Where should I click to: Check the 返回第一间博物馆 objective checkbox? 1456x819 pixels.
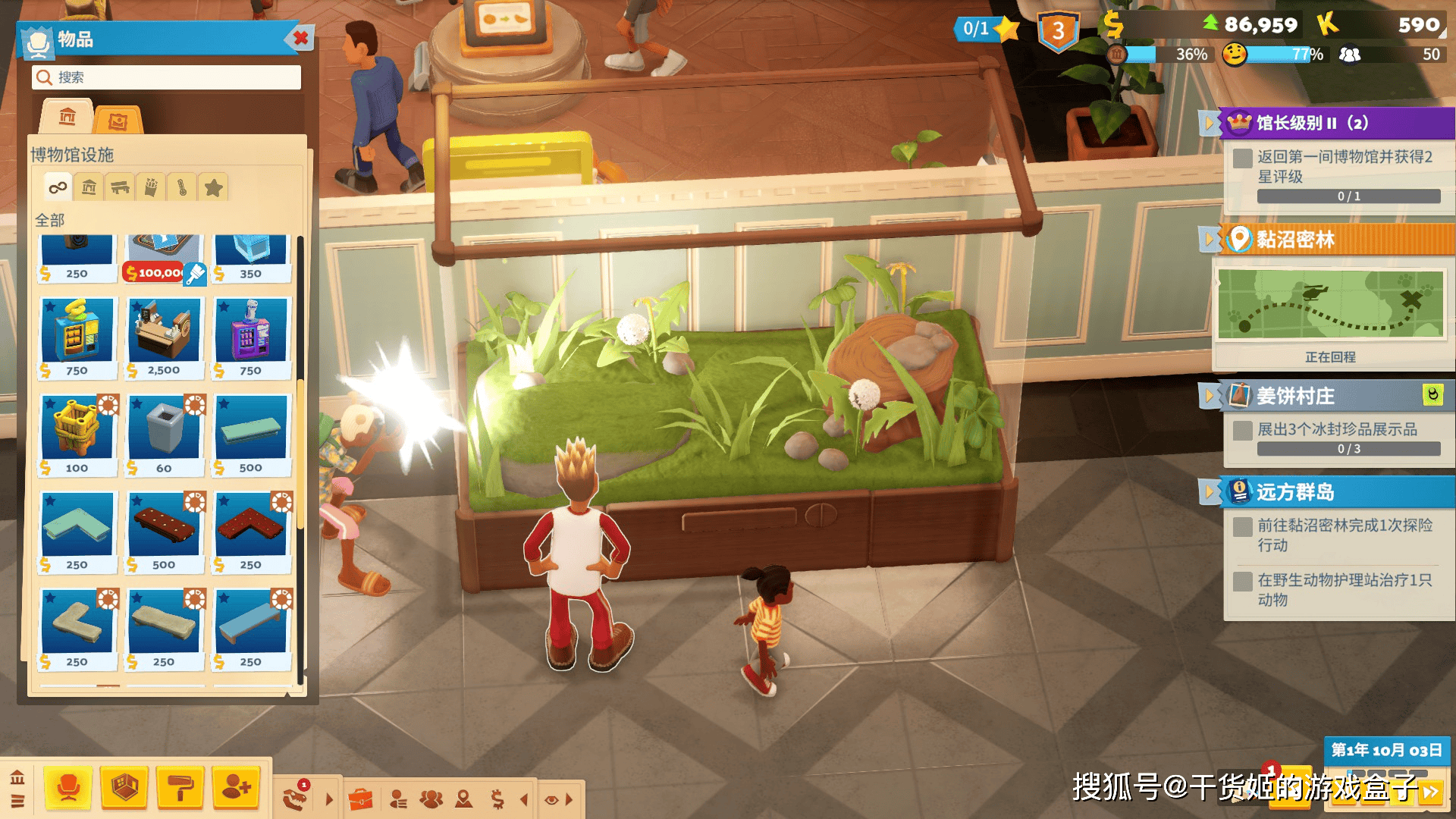coord(1241,158)
